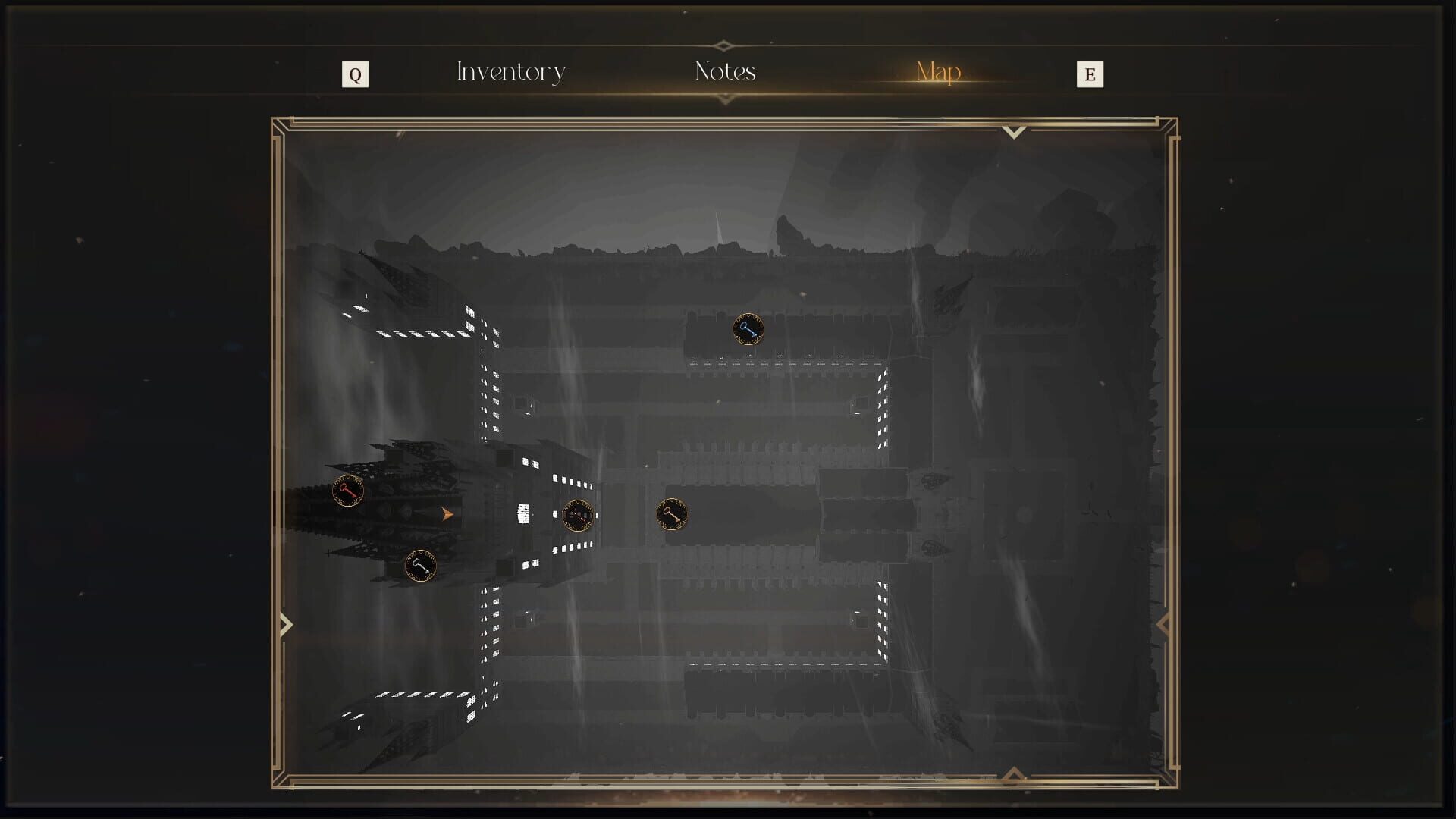The image size is (1456, 819).
Task: Select the gold key marker in the center
Action: click(672, 514)
